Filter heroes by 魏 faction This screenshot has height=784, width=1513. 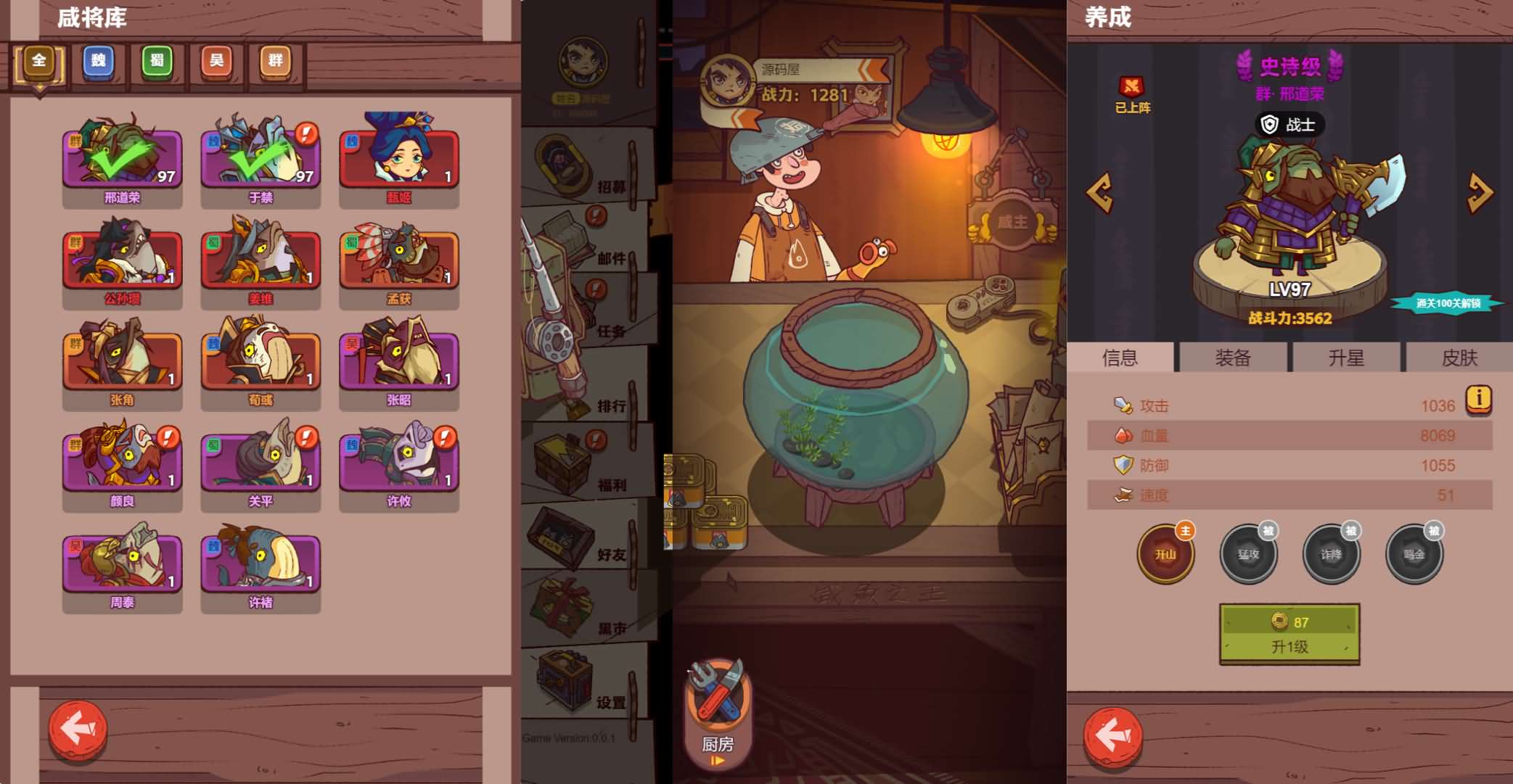click(99, 62)
